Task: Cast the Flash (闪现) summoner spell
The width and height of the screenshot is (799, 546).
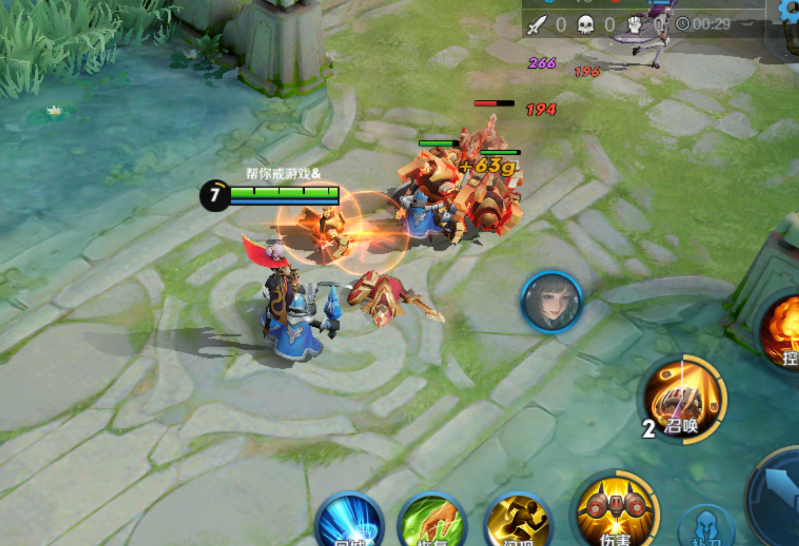Action: [x=517, y=524]
